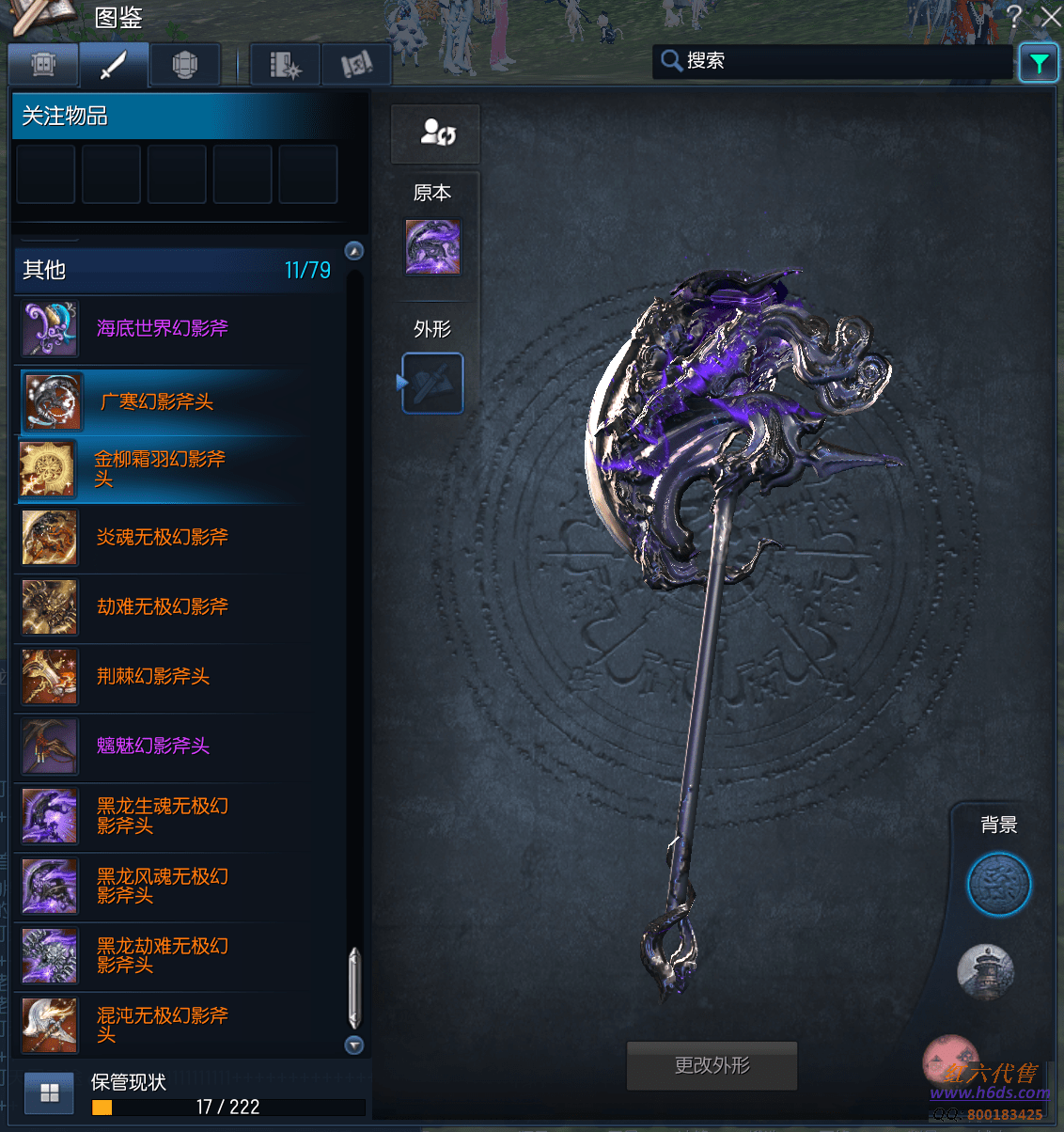Click the 搜索 search field
This screenshot has height=1132, width=1064.
(x=832, y=61)
